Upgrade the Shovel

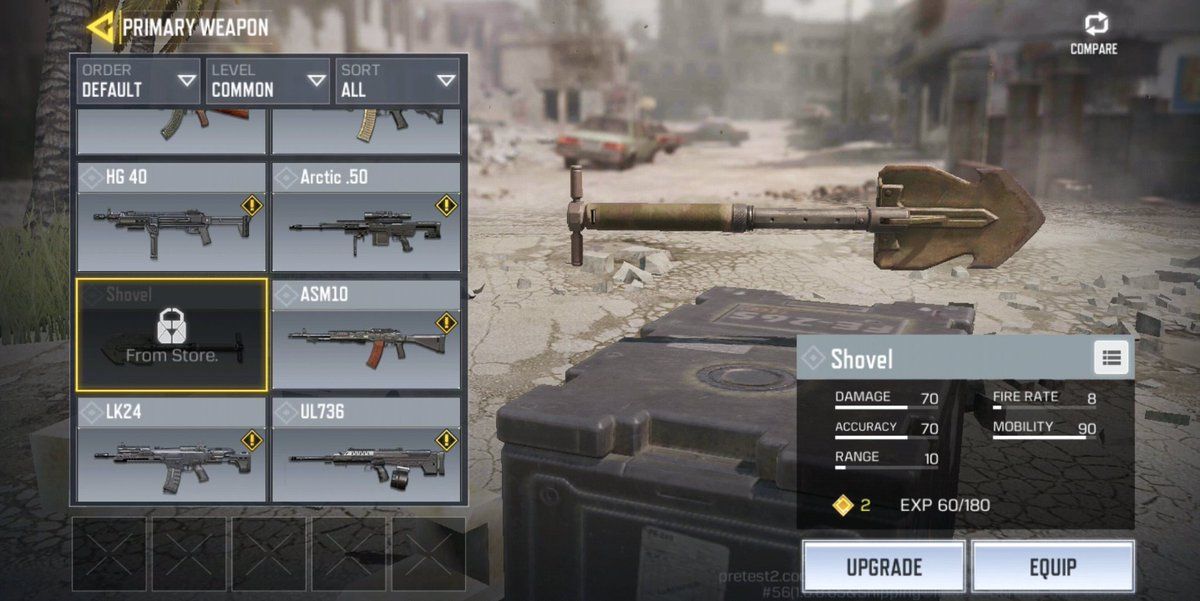pos(884,568)
